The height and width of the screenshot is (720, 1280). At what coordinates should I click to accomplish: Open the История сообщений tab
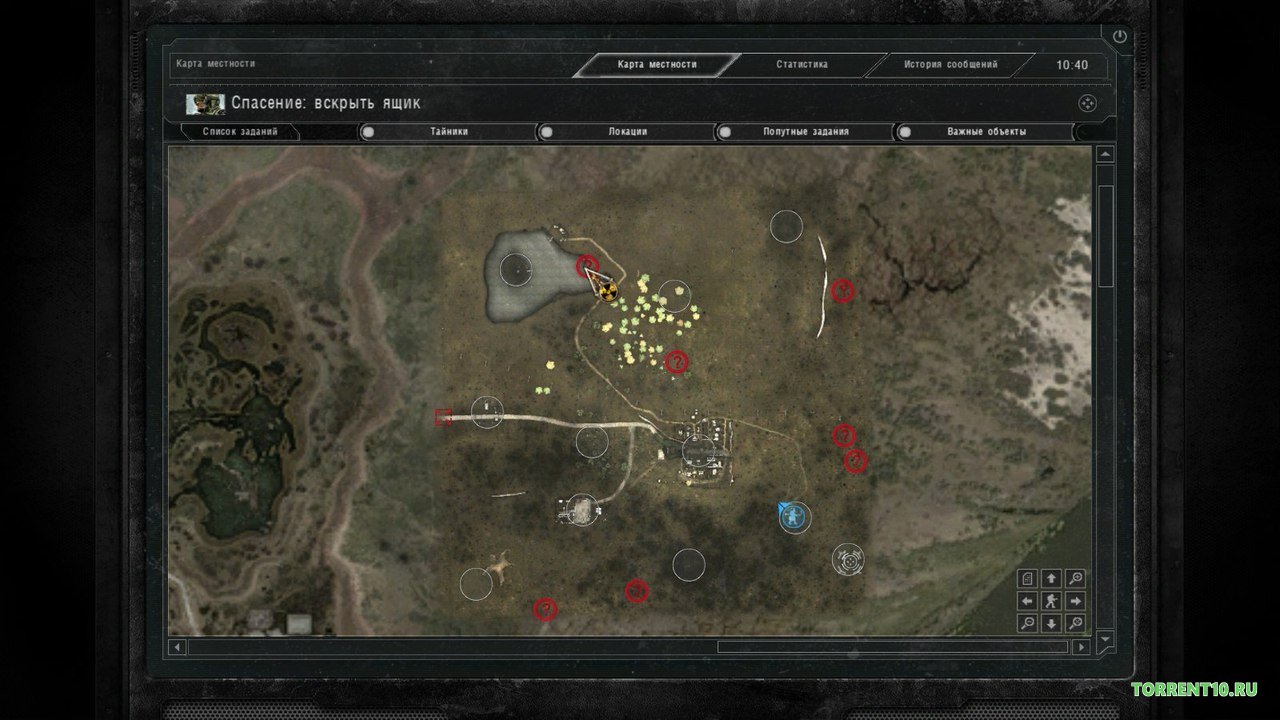click(x=950, y=65)
